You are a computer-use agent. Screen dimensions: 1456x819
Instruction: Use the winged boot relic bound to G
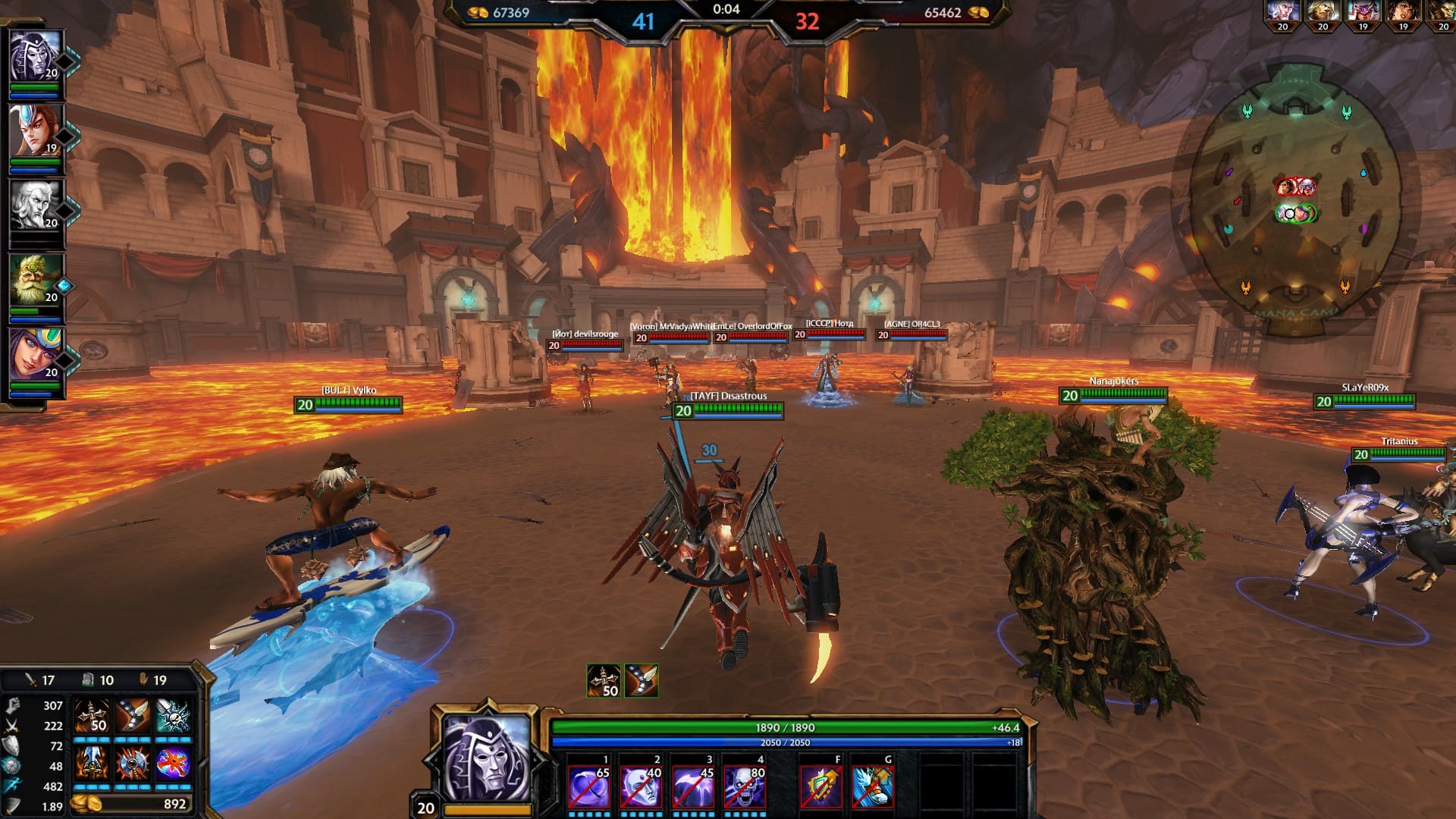click(872, 786)
